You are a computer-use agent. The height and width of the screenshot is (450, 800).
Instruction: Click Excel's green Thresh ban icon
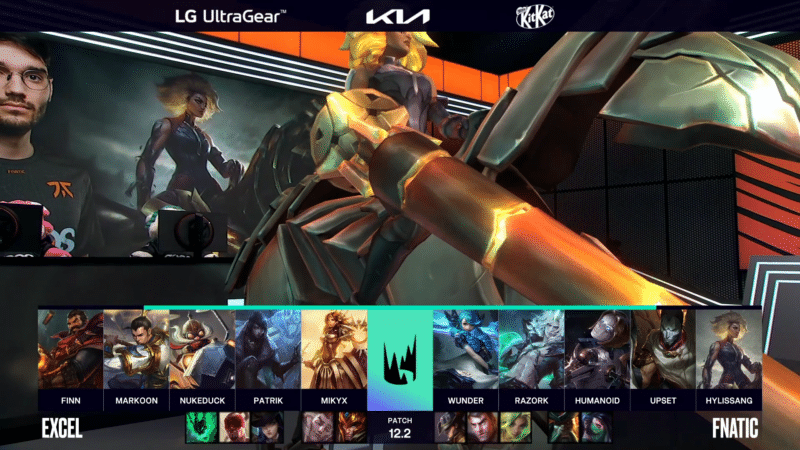click(202, 428)
